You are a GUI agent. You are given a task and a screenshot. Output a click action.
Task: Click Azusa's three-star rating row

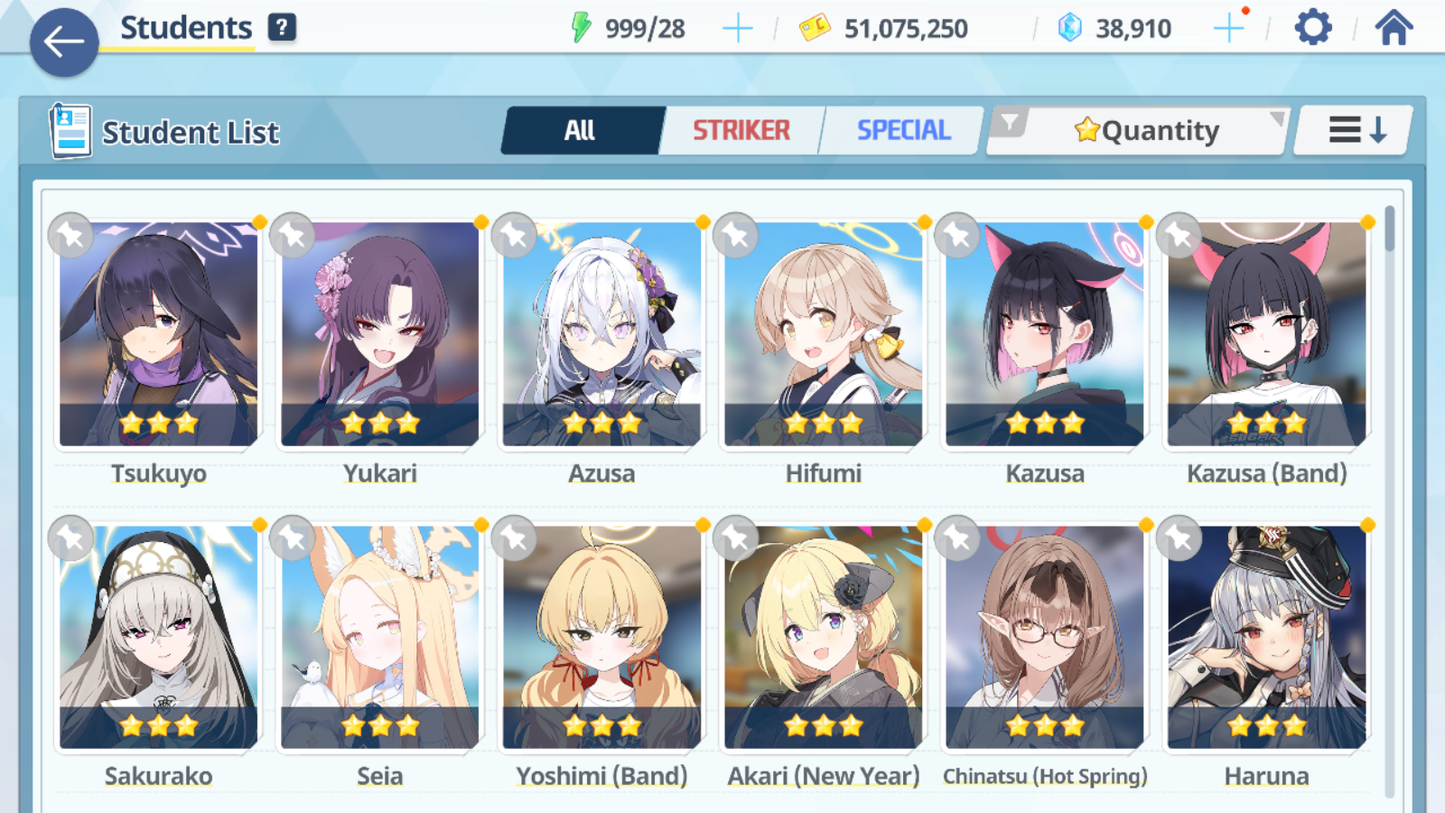(601, 423)
